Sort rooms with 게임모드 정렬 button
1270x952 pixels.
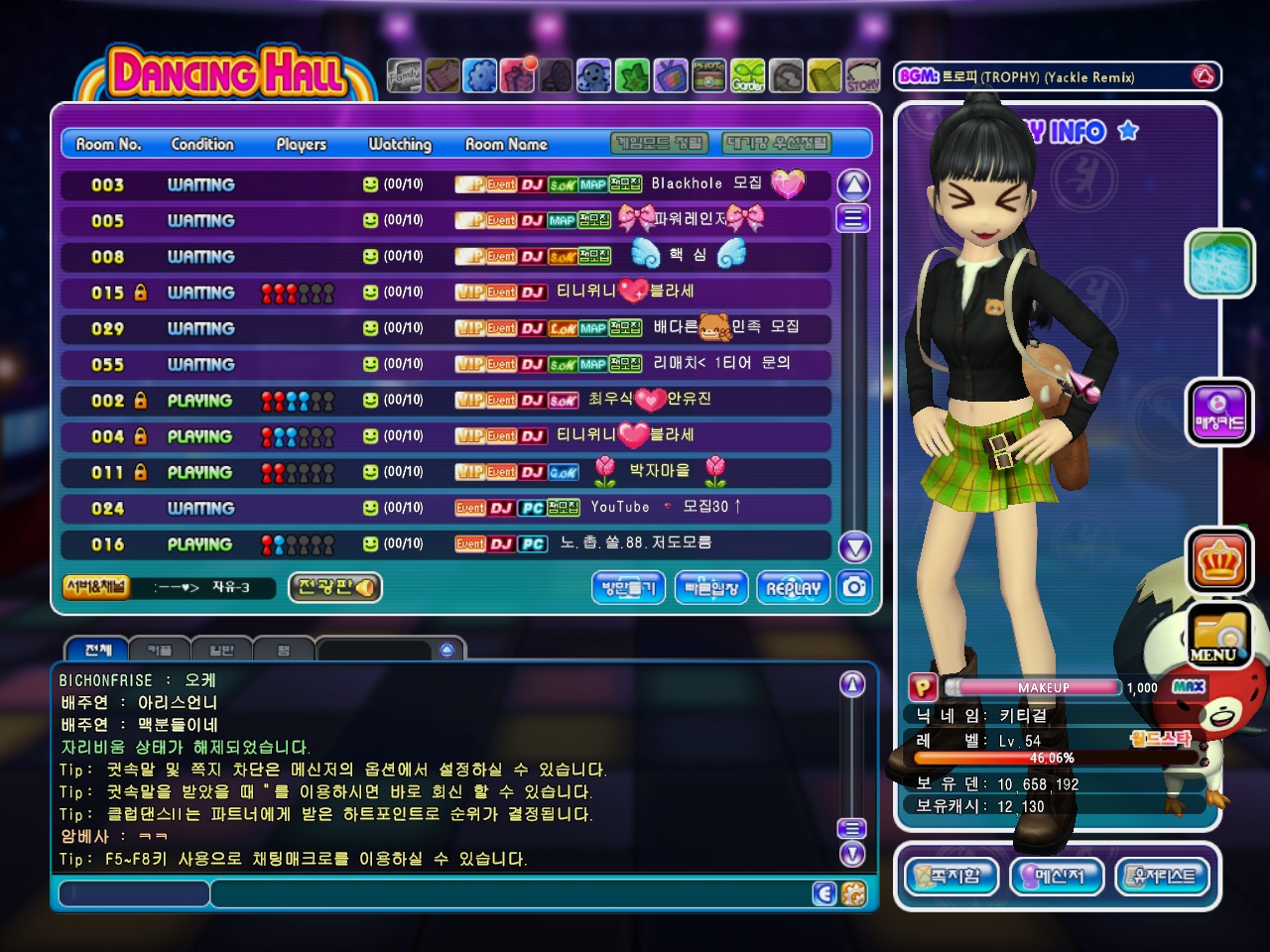pos(660,144)
